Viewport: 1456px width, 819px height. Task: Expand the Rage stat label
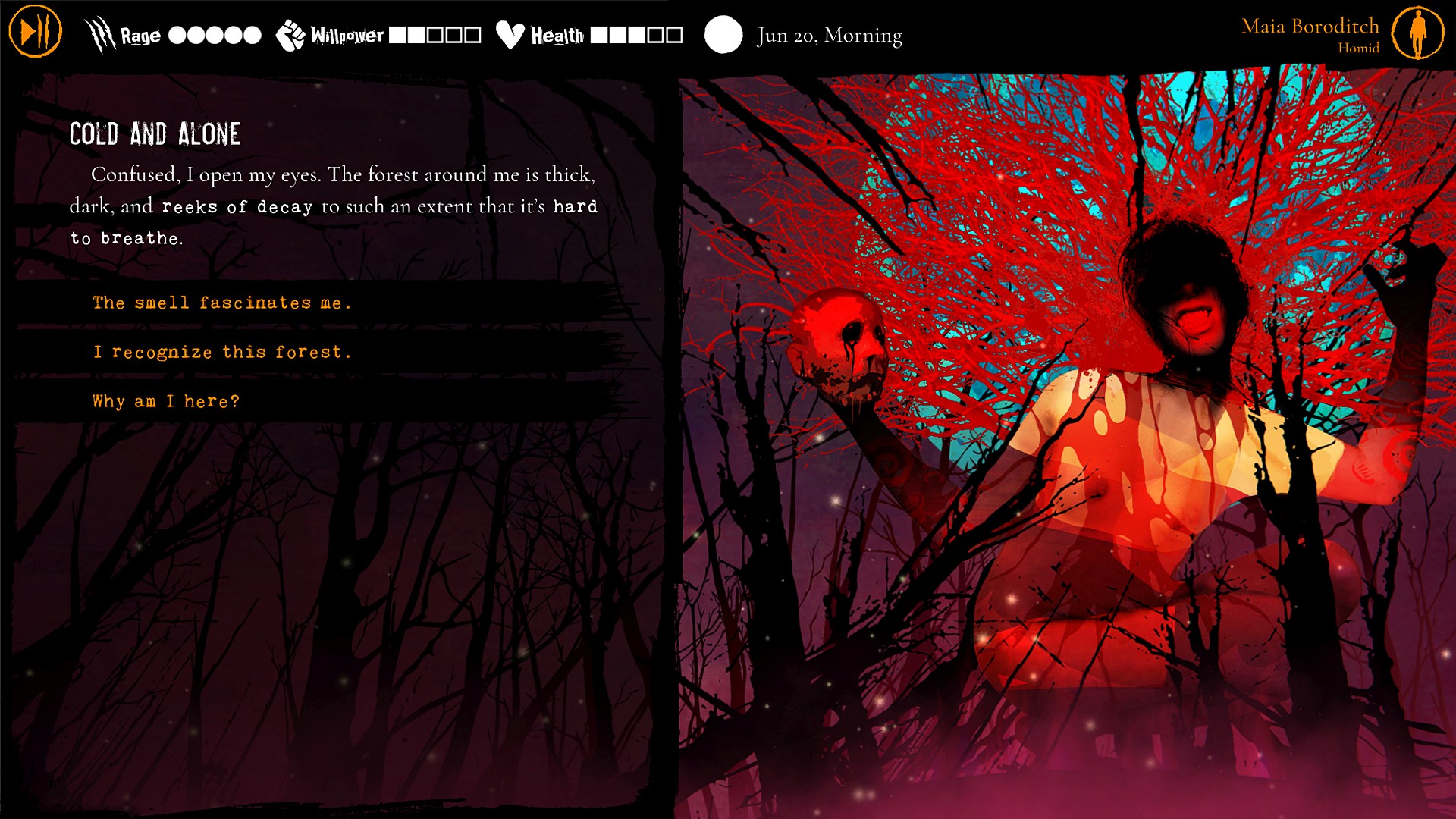(x=140, y=33)
